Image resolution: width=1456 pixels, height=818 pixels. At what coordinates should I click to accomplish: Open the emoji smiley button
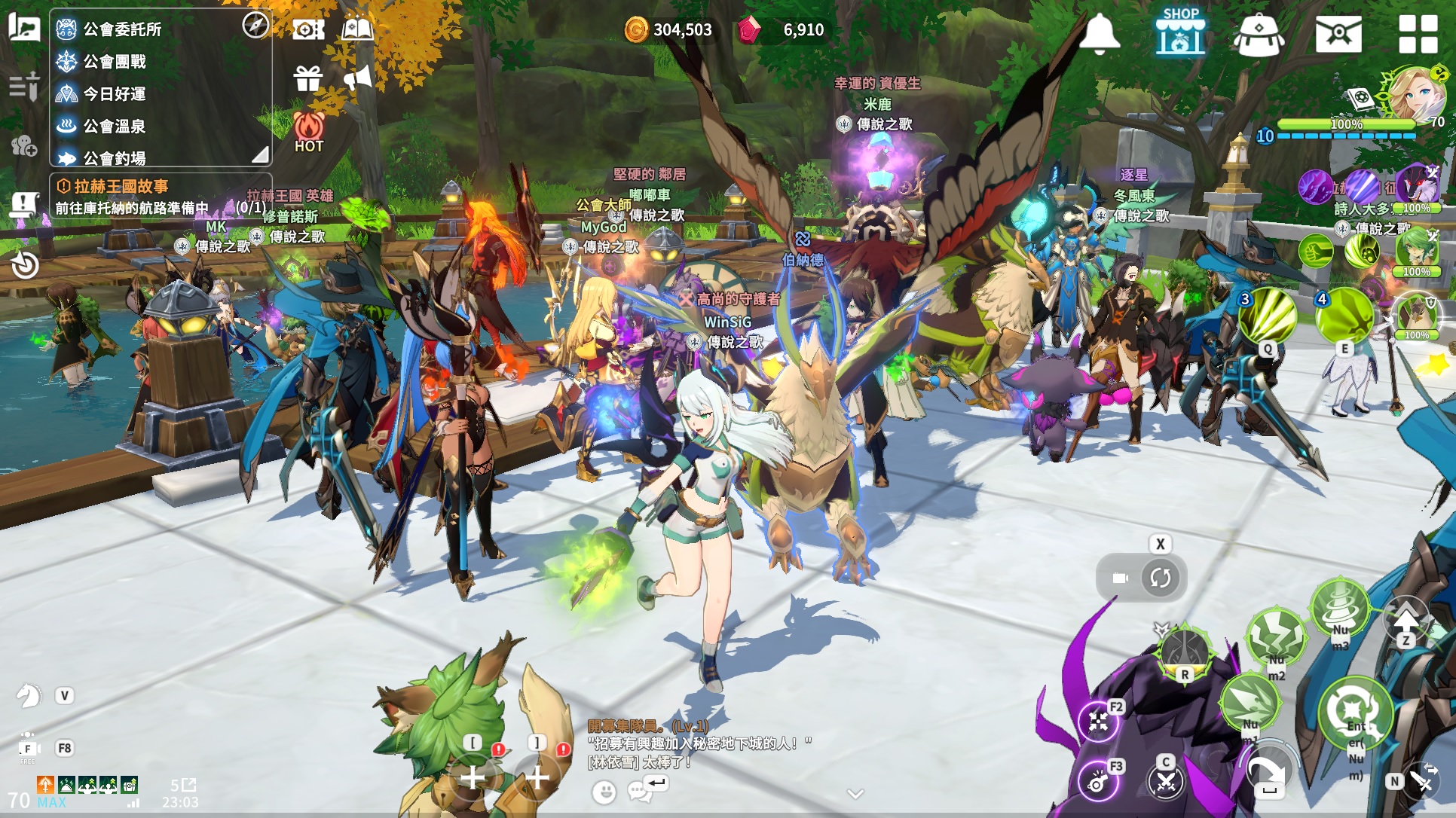604,792
